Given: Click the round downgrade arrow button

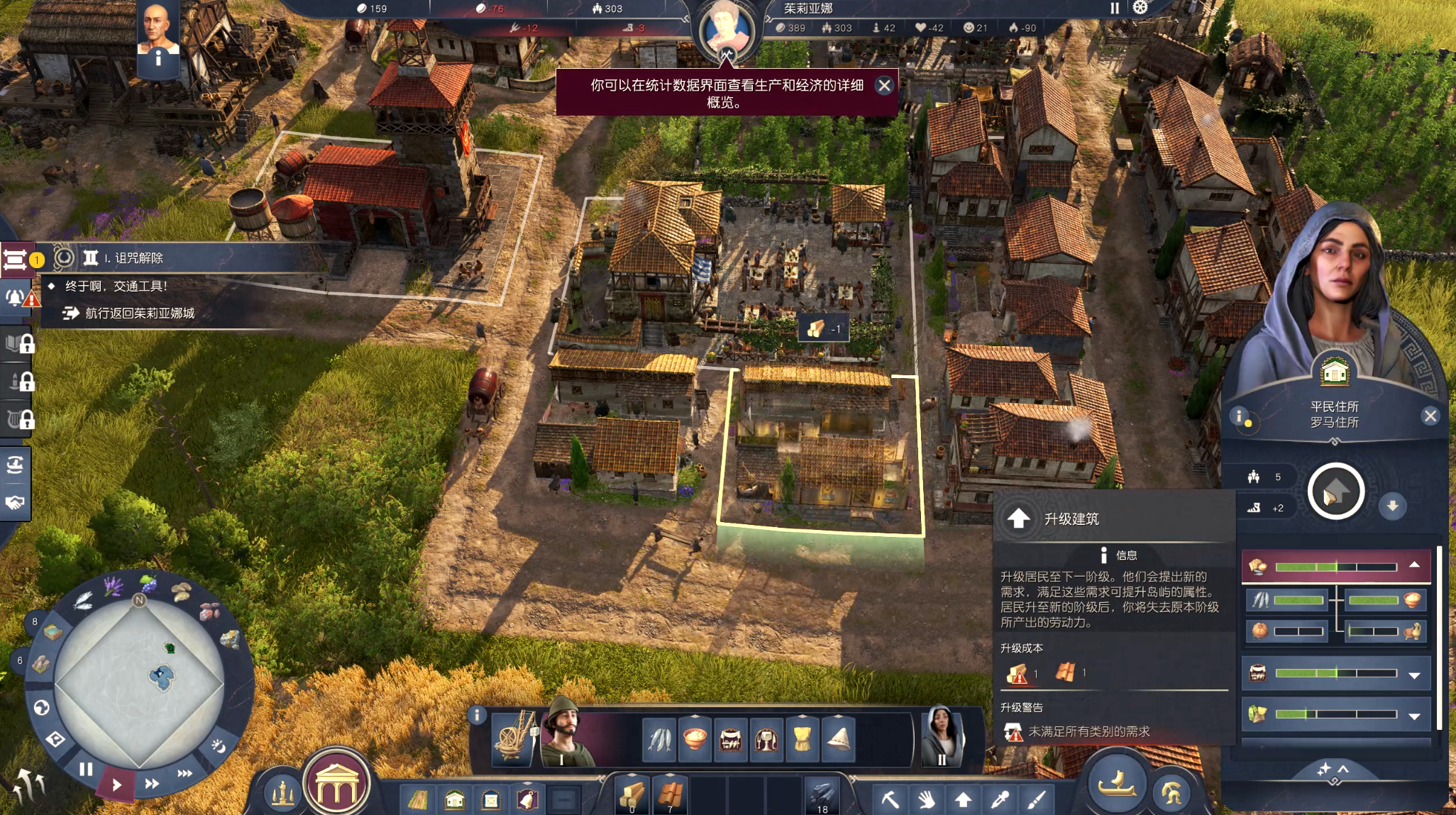Looking at the screenshot, I should [x=1392, y=506].
